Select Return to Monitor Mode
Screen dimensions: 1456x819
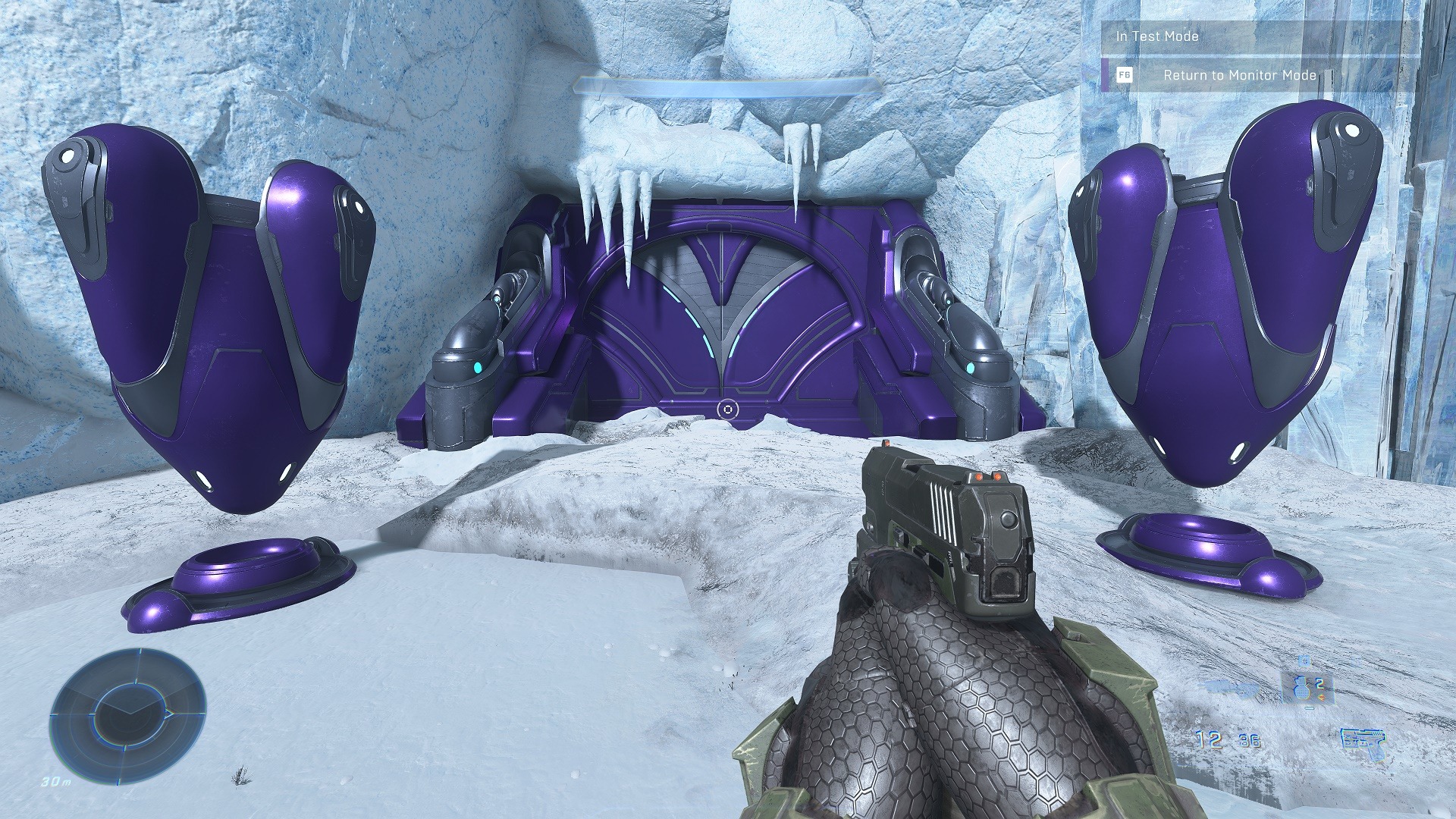tap(1238, 75)
